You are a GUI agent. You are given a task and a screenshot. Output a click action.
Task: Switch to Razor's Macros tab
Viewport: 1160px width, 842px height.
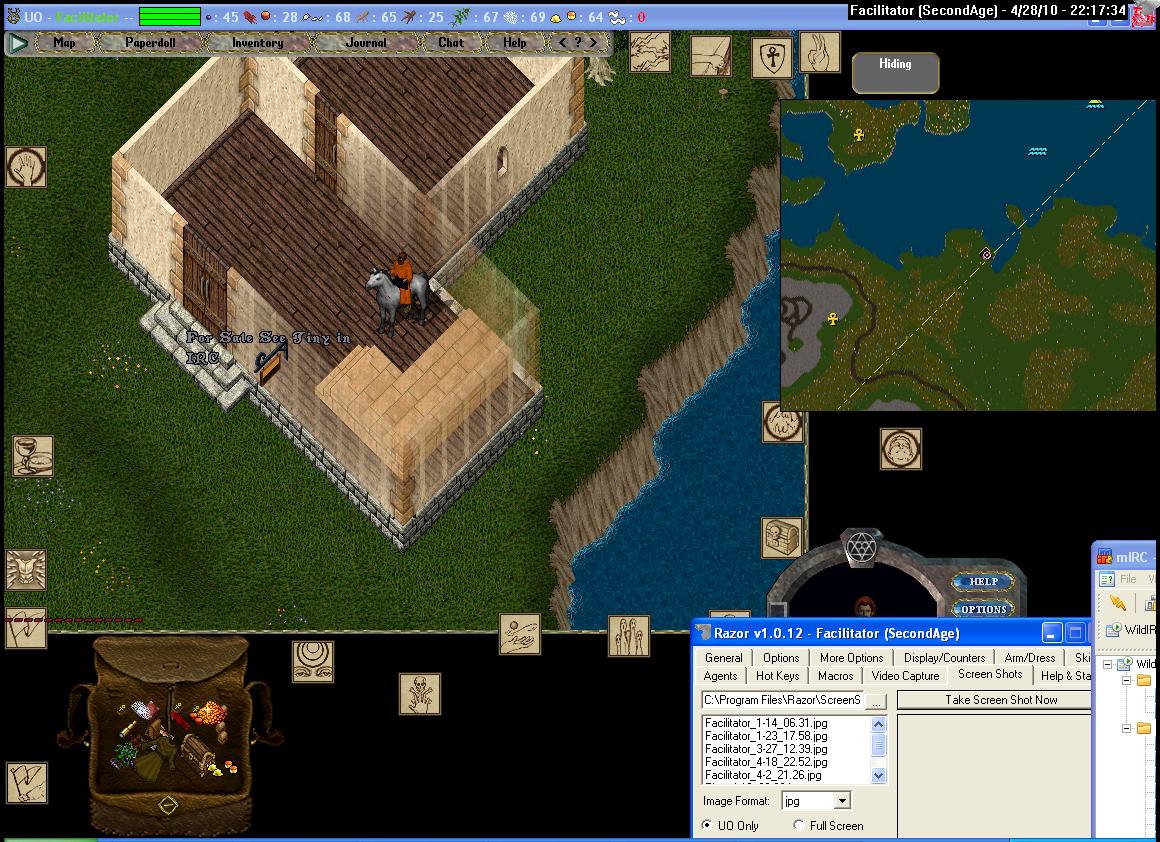pyautogui.click(x=835, y=676)
